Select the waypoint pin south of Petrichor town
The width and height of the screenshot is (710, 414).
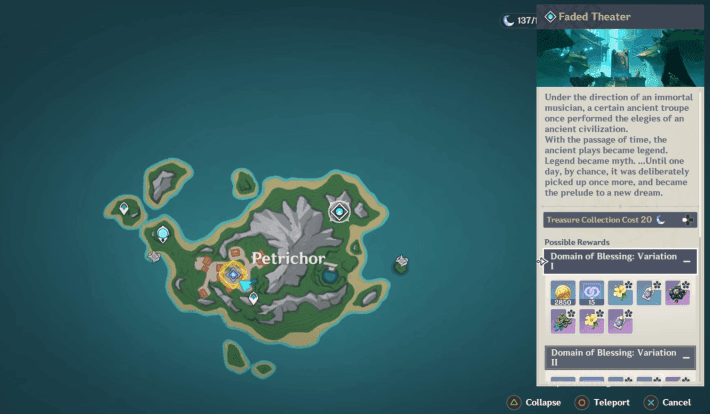coord(253,298)
